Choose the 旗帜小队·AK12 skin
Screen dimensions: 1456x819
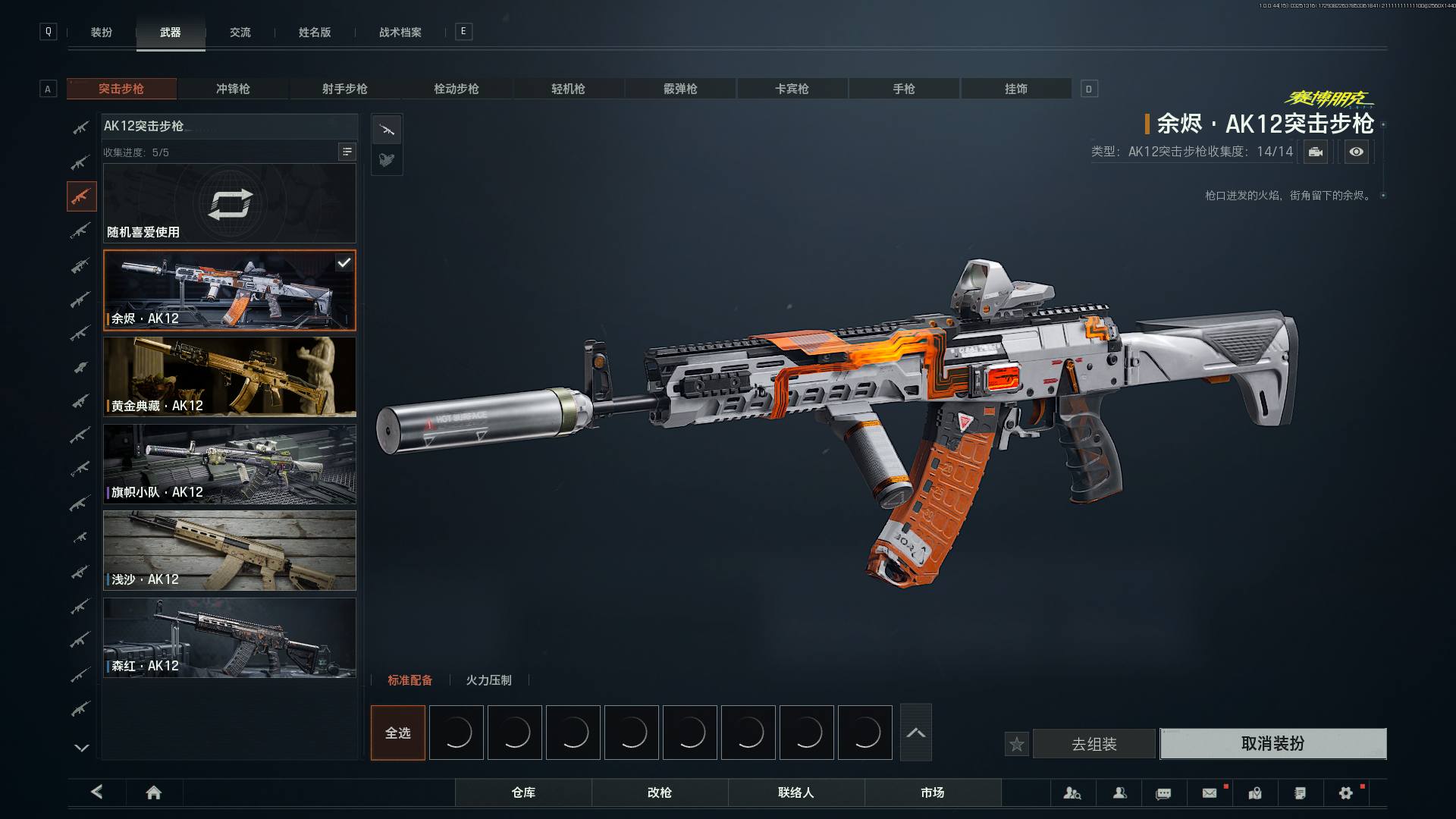point(229,464)
